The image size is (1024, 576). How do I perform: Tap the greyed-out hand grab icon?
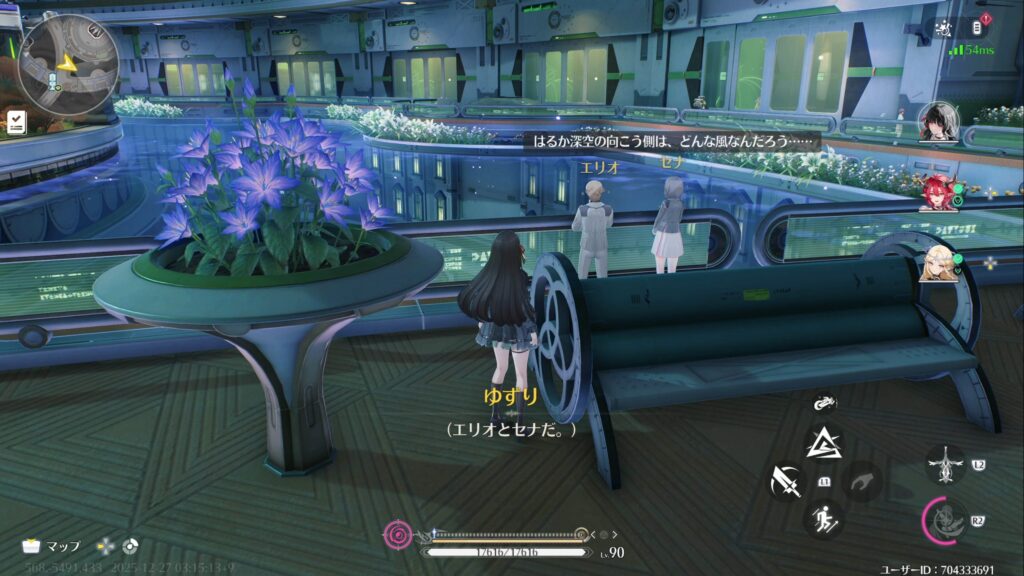click(x=864, y=482)
